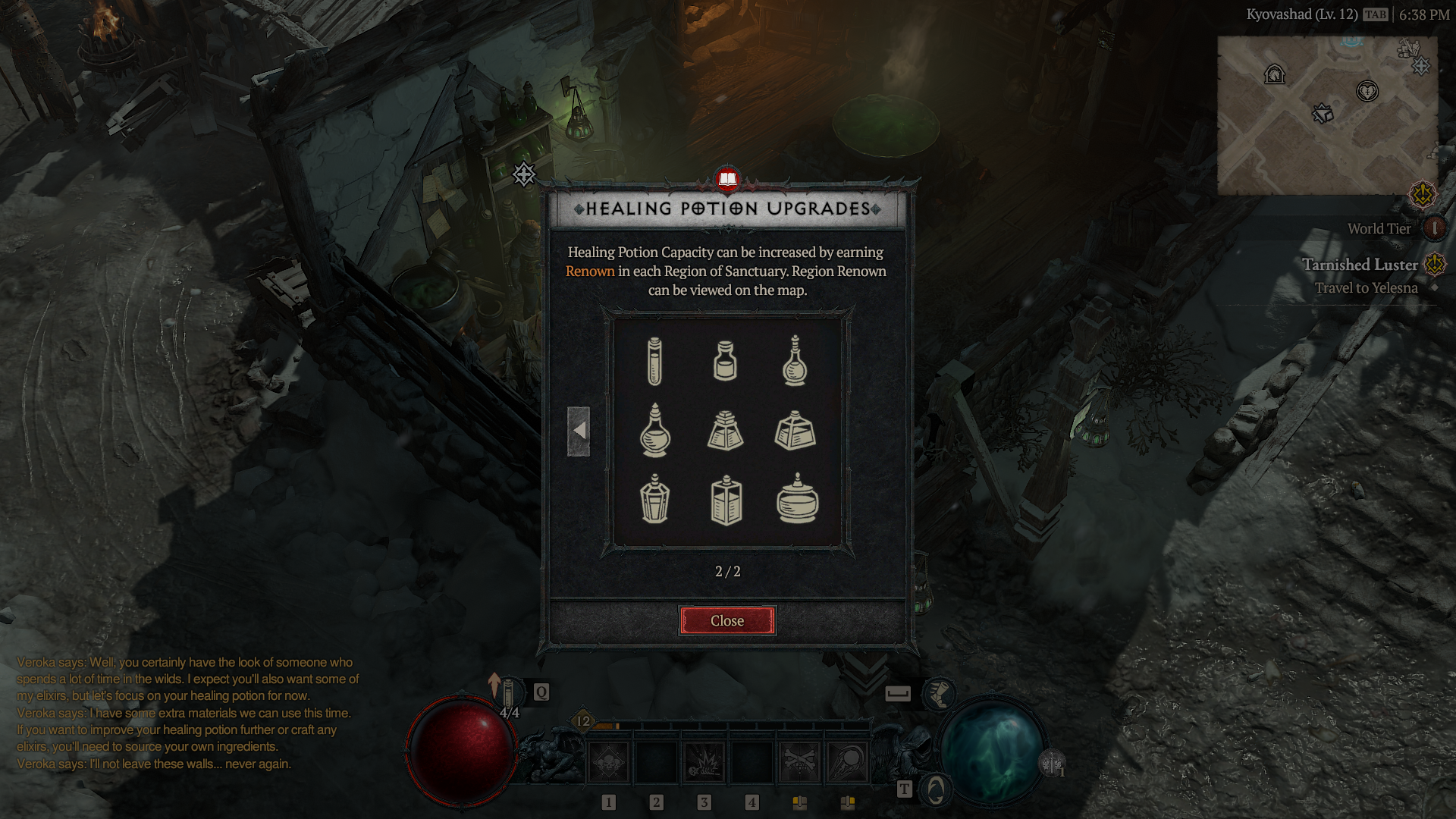Screen dimensions: 1456x819
Task: Select the healing potion icon bound to Q
Action: [508, 694]
